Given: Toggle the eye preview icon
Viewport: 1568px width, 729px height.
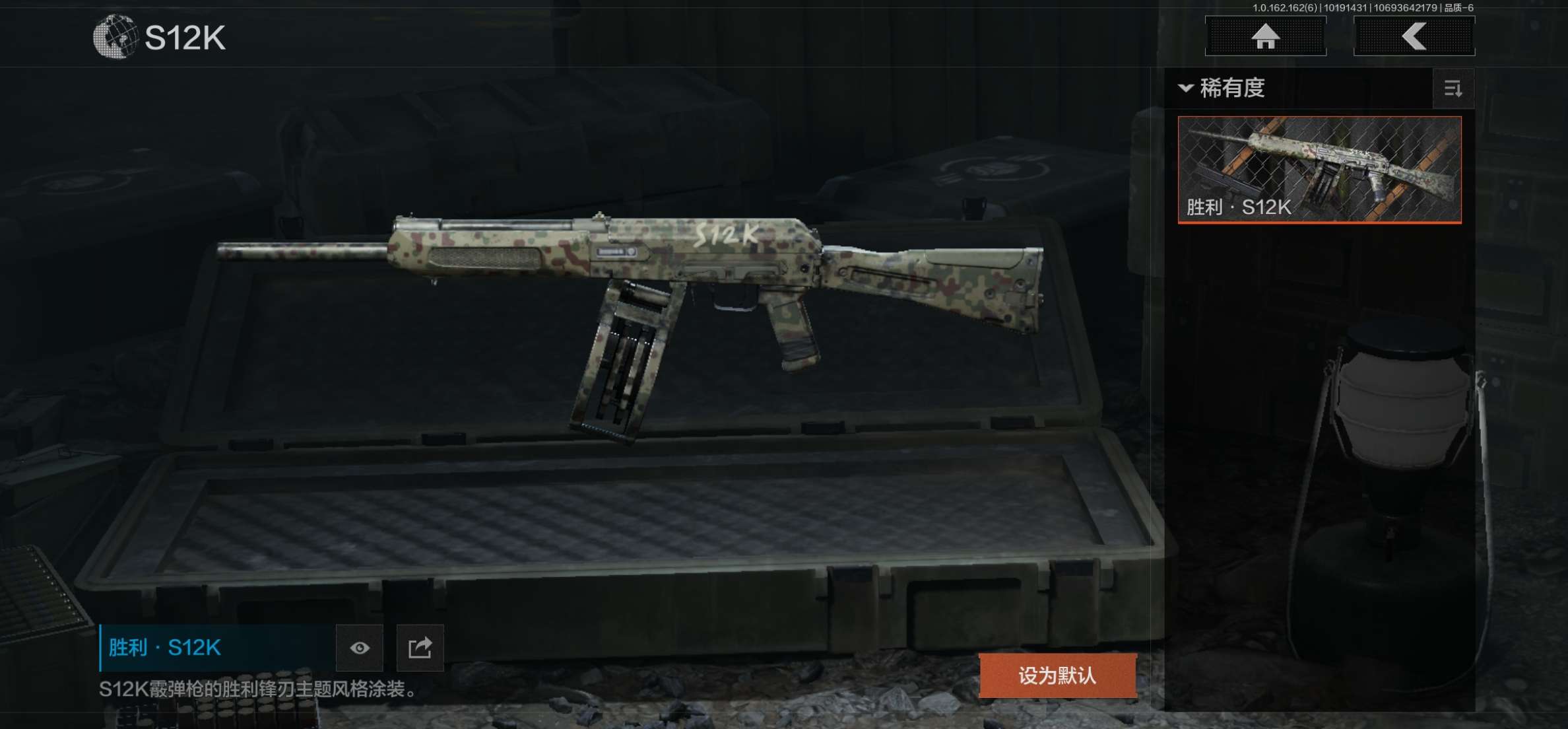Looking at the screenshot, I should coord(360,648).
